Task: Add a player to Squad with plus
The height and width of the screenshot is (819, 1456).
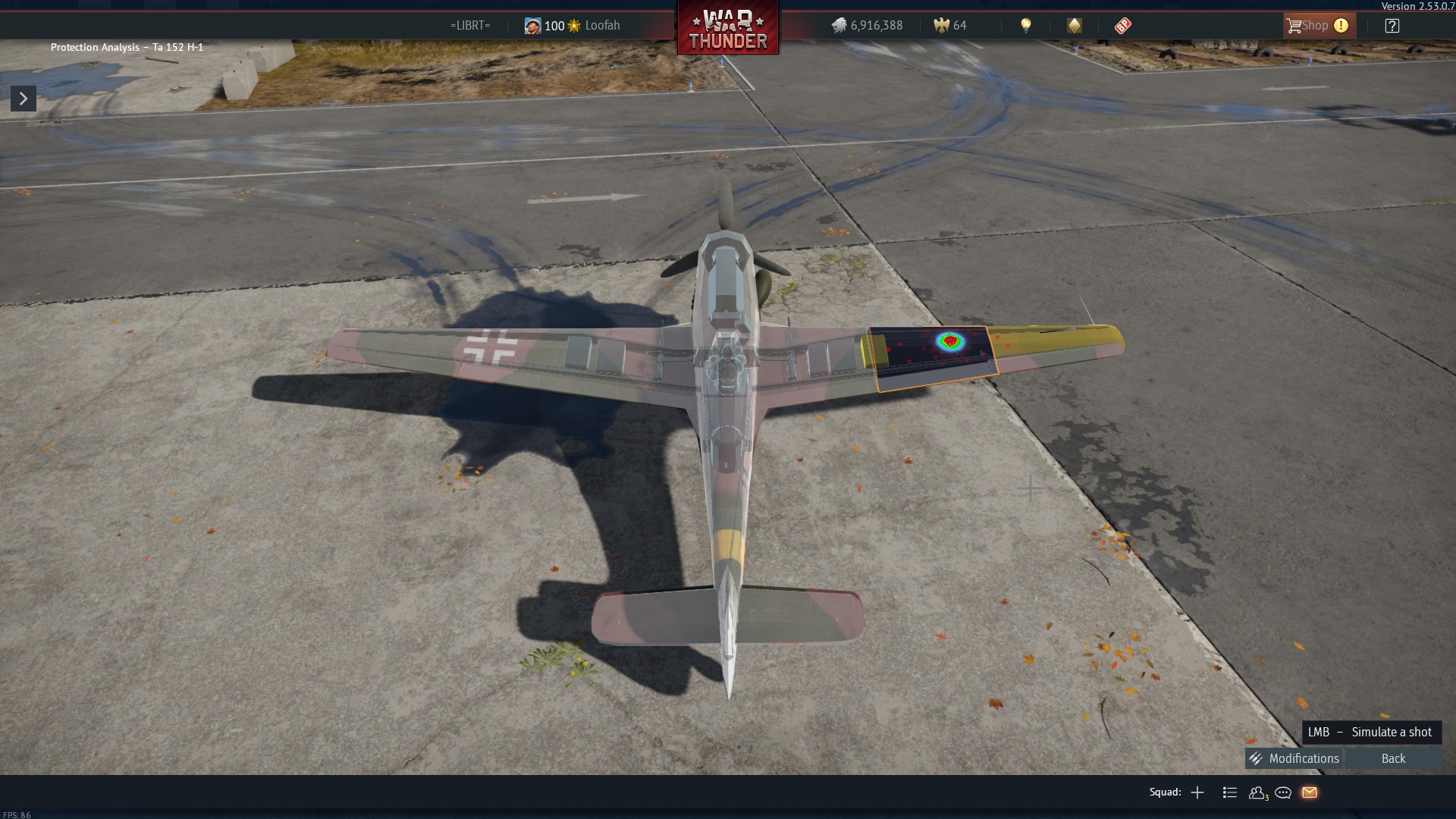Action: coord(1197,792)
